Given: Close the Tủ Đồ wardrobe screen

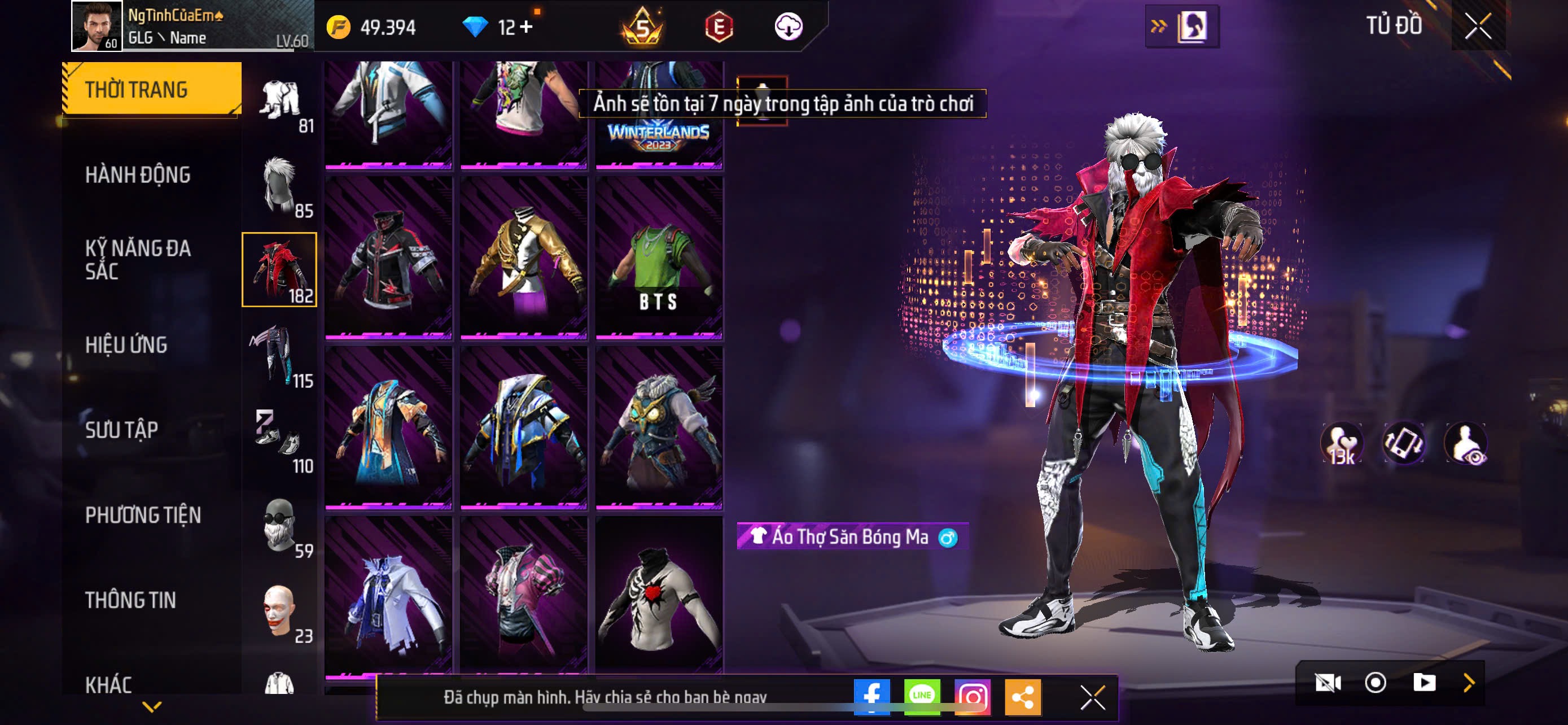Looking at the screenshot, I should click(x=1477, y=26).
